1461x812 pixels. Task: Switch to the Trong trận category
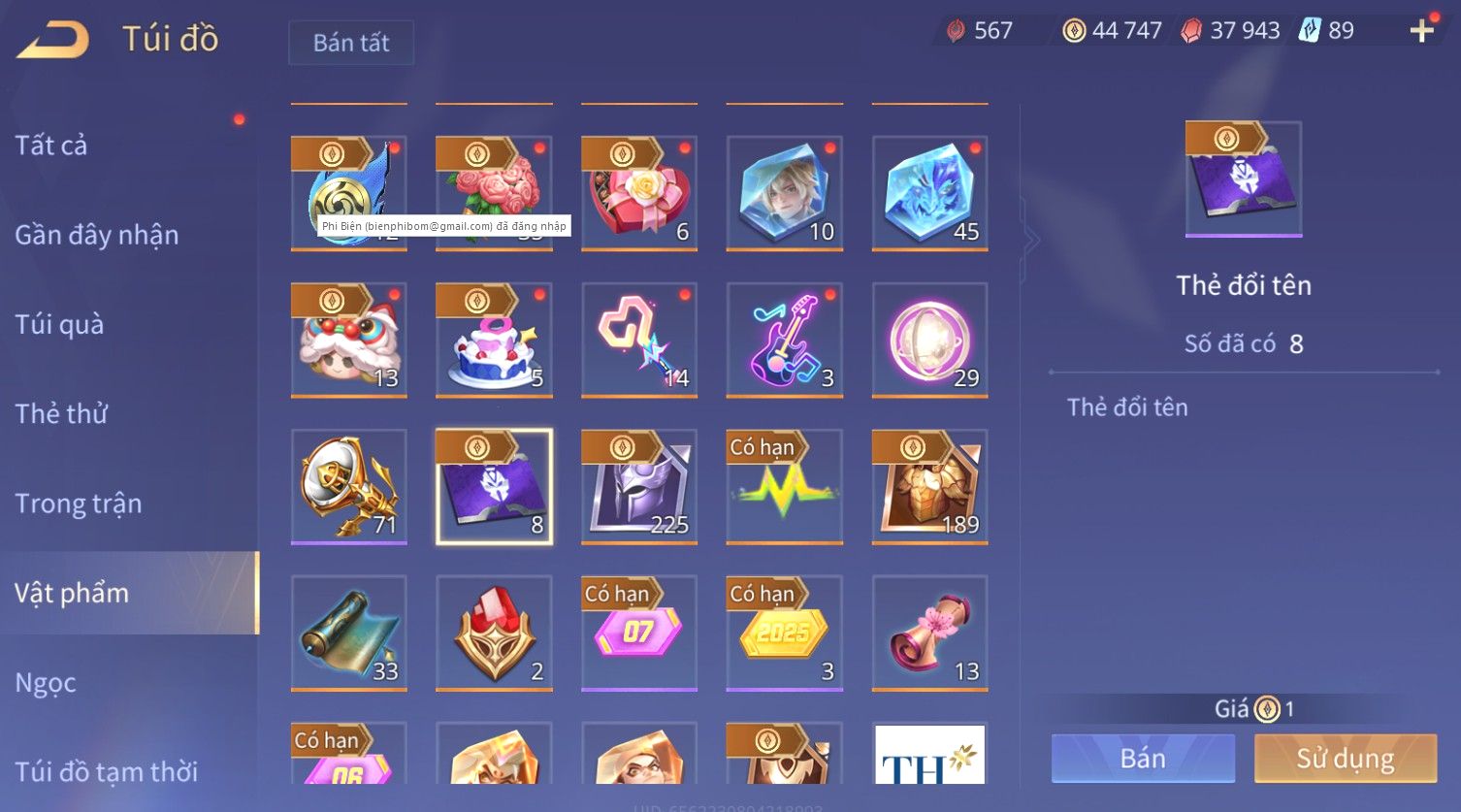pos(79,503)
